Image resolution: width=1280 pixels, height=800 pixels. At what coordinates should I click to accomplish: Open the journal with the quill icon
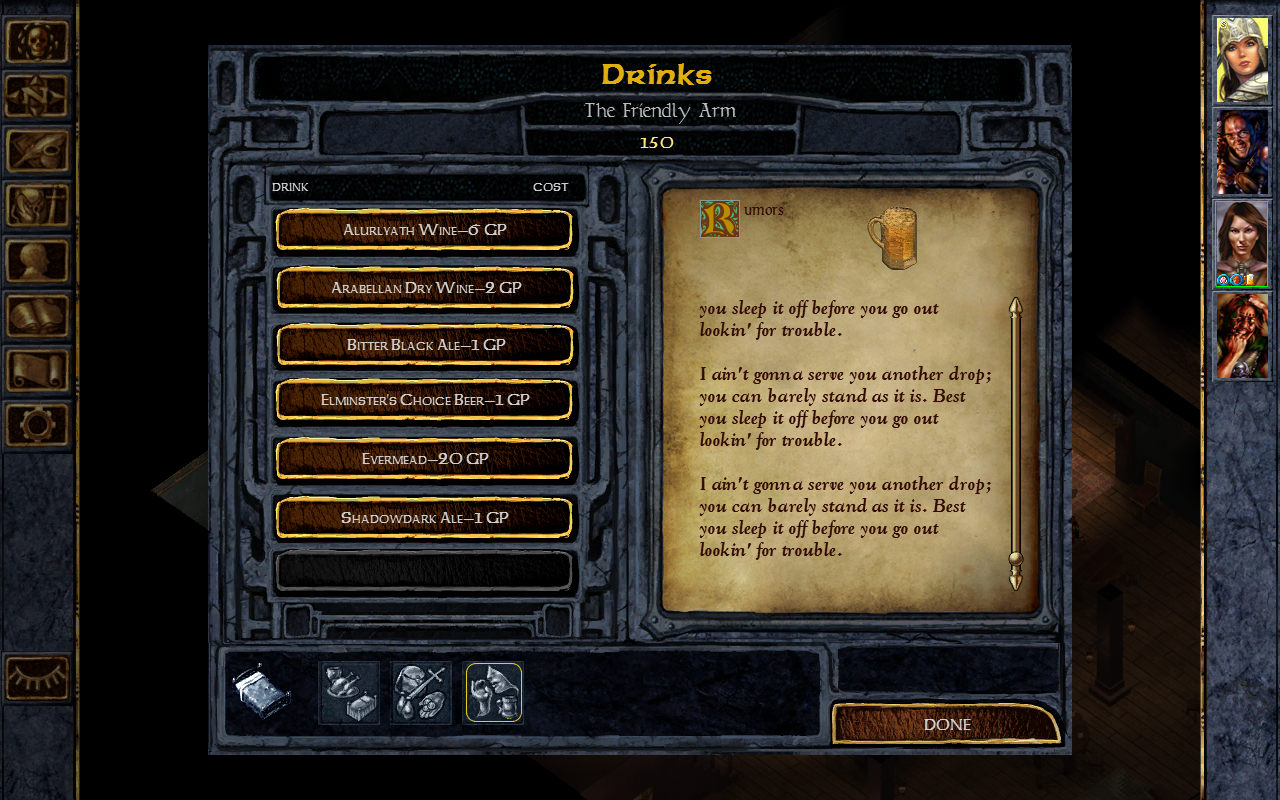38,151
